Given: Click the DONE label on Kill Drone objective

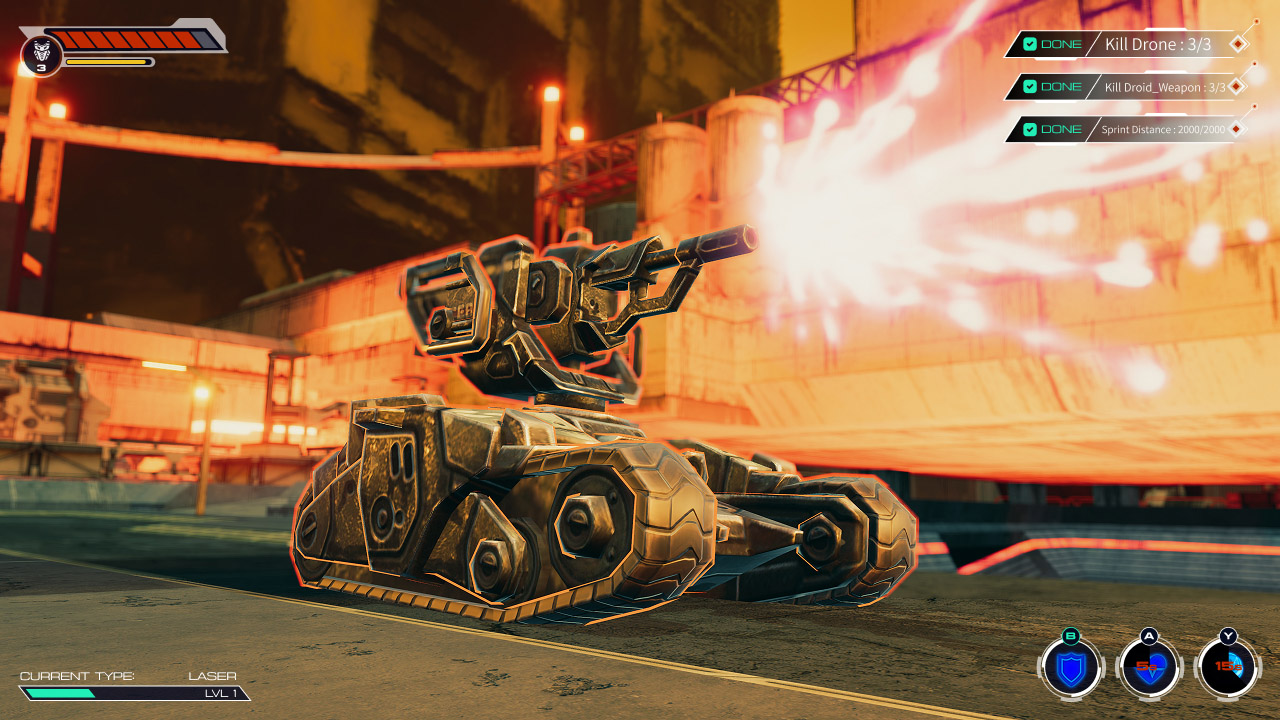Looking at the screenshot, I should click(1061, 43).
